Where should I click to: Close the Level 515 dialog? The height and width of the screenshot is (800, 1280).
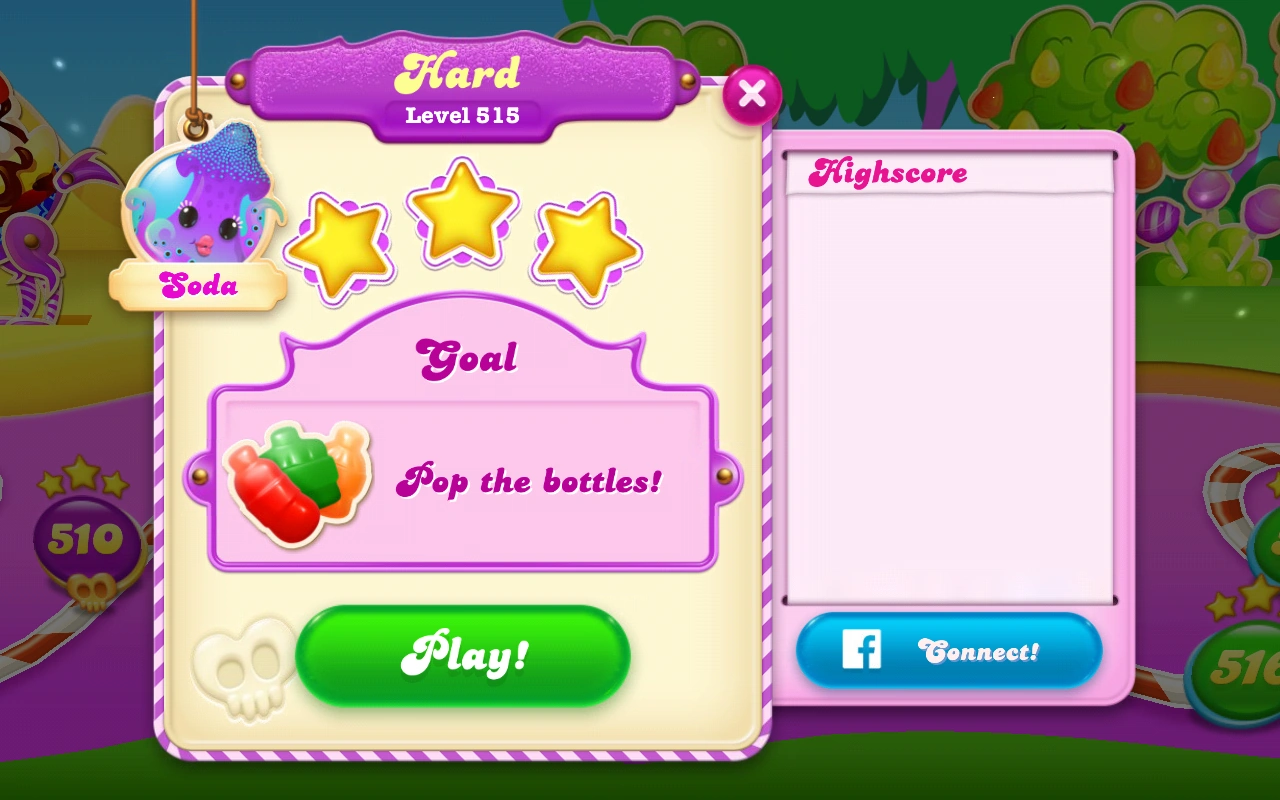pyautogui.click(x=752, y=93)
